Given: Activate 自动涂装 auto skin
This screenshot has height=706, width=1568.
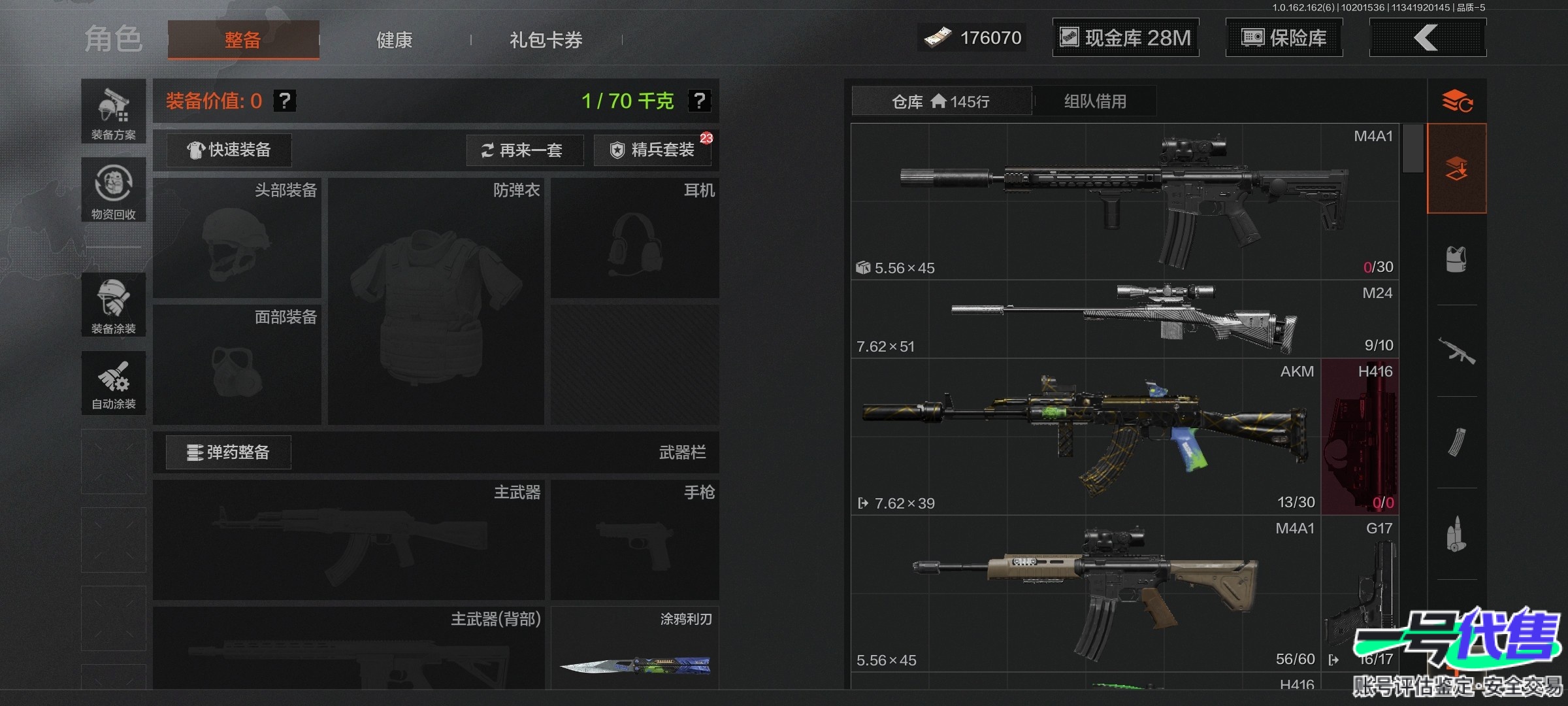Looking at the screenshot, I should (114, 384).
